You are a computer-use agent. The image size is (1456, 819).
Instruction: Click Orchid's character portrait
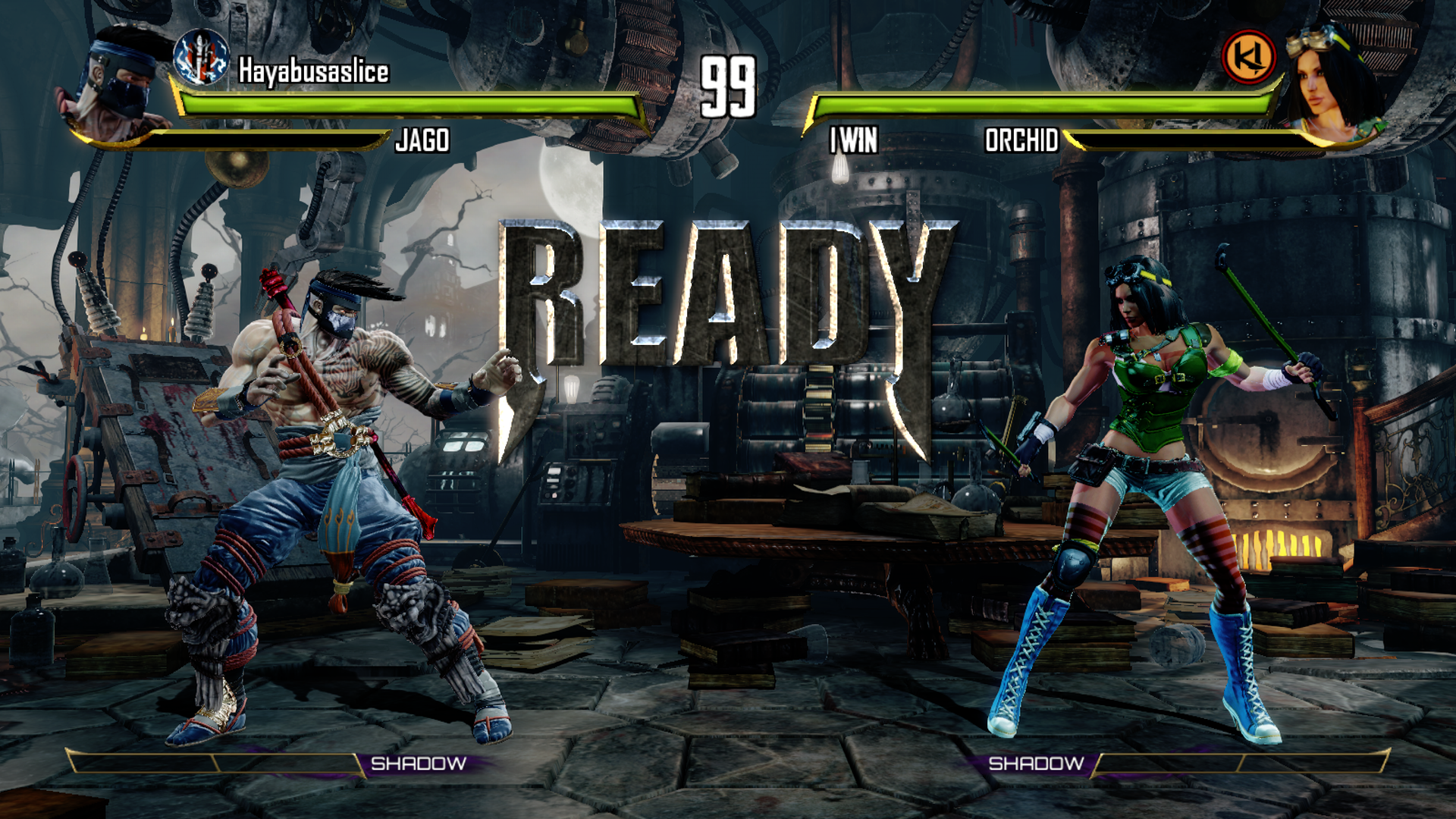pyautogui.click(x=1331, y=83)
